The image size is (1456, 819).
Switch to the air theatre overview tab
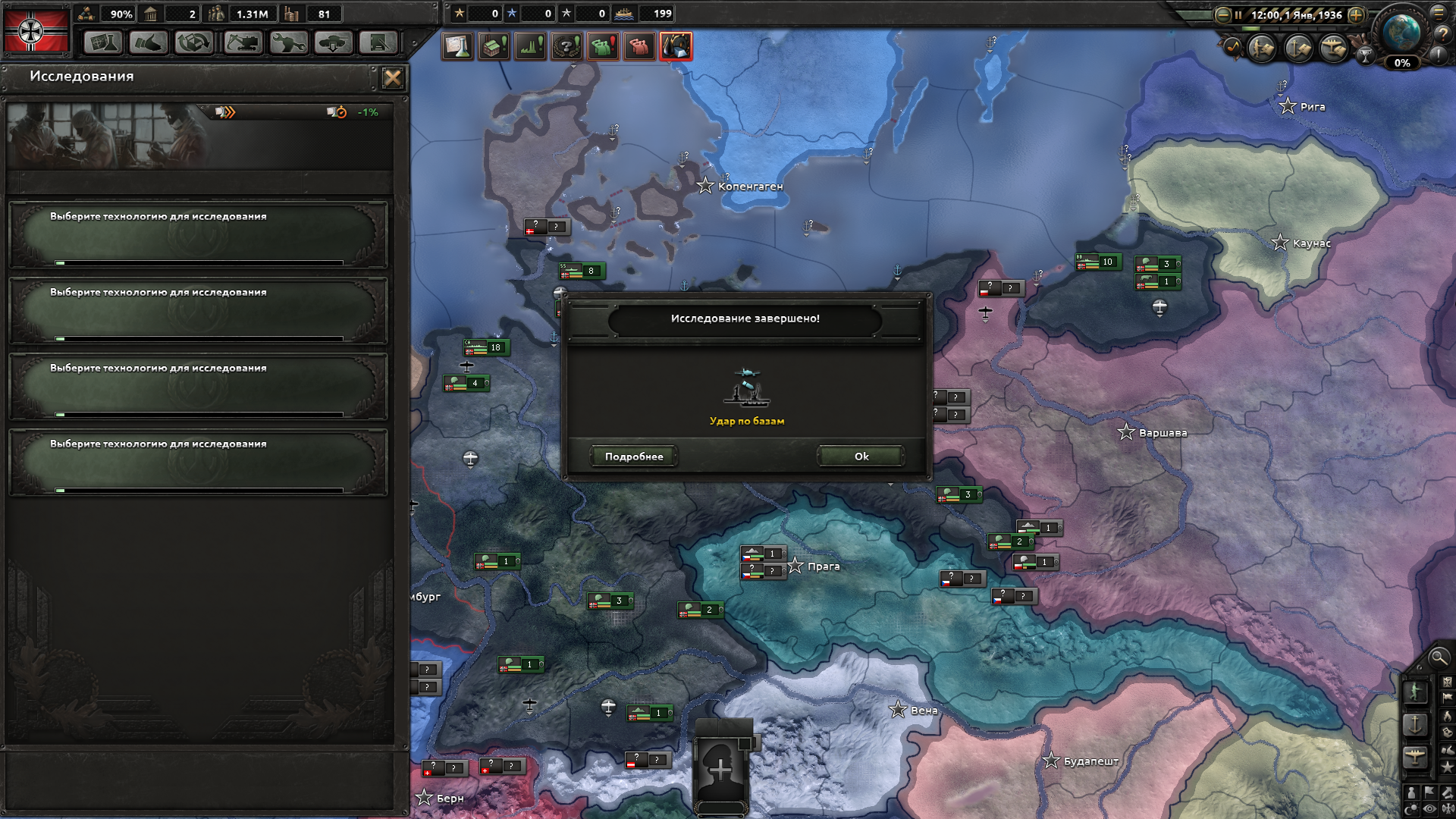1332,48
